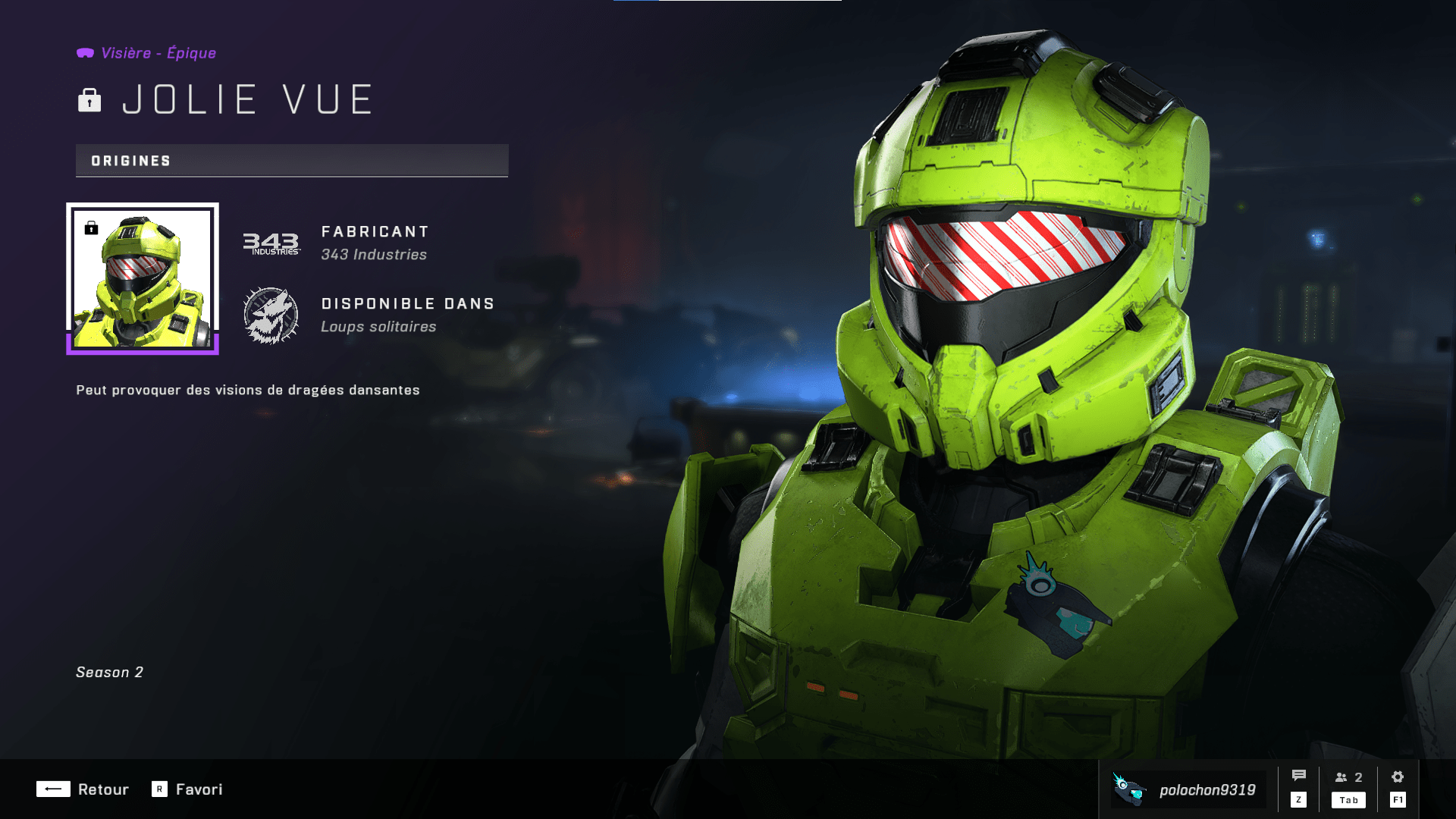Open polochon9319 player profile card

pyautogui.click(x=1188, y=789)
